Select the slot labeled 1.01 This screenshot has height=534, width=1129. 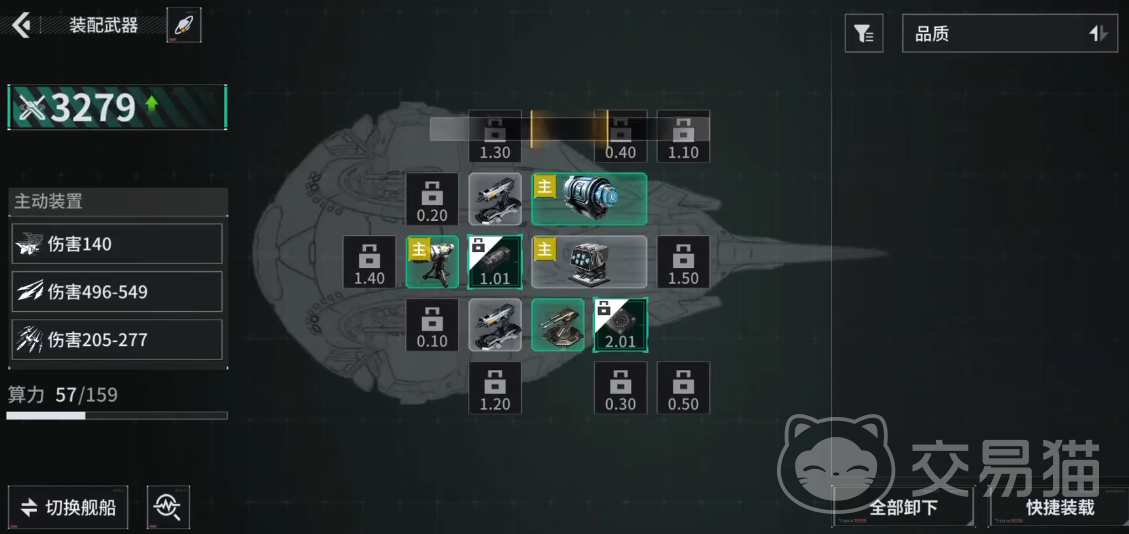[x=495, y=262]
